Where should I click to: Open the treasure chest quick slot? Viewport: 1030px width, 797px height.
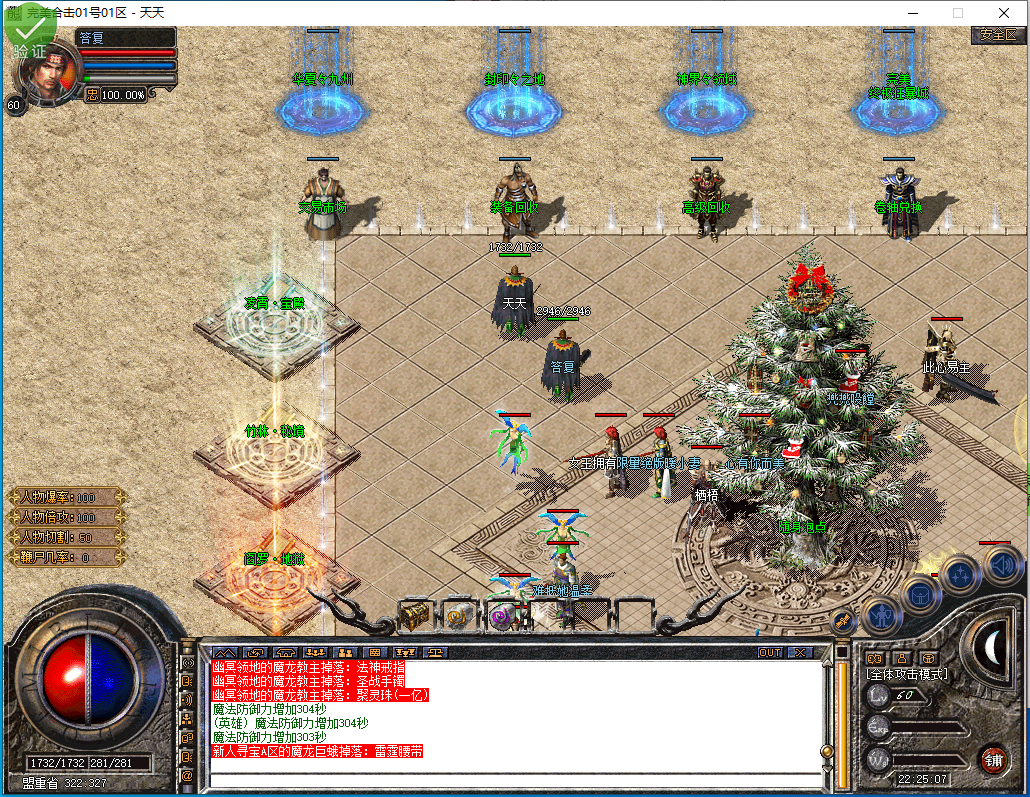pos(415,616)
